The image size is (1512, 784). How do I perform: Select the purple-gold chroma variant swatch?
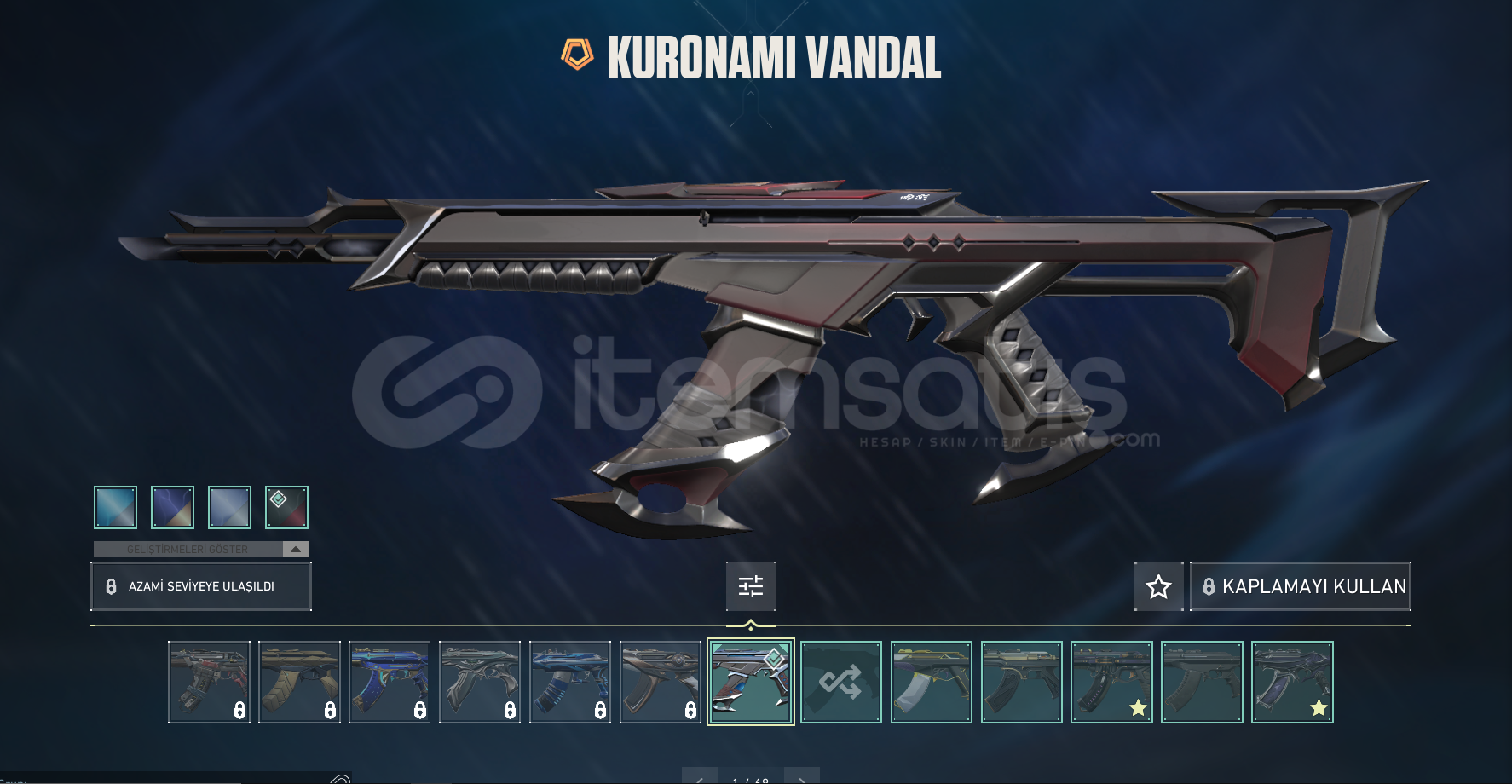point(171,506)
